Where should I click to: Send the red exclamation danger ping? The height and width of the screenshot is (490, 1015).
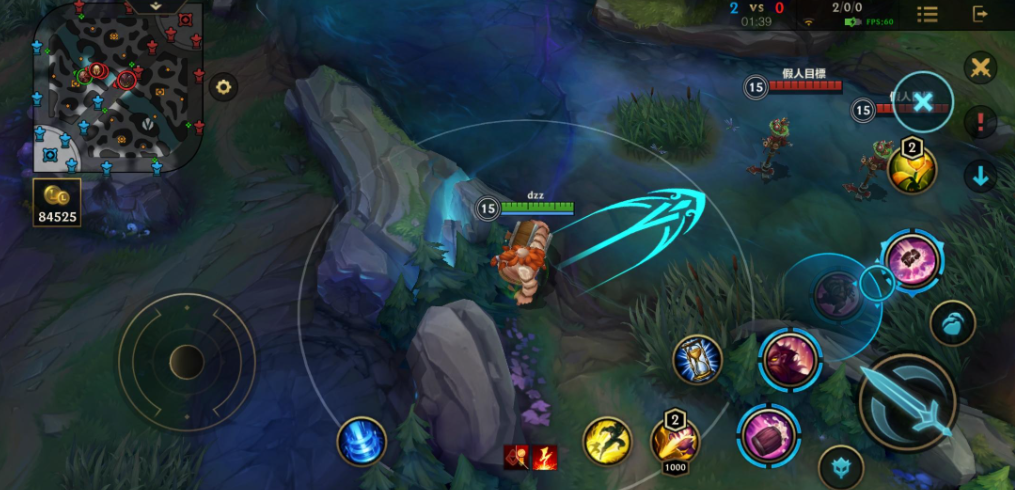coord(981,123)
